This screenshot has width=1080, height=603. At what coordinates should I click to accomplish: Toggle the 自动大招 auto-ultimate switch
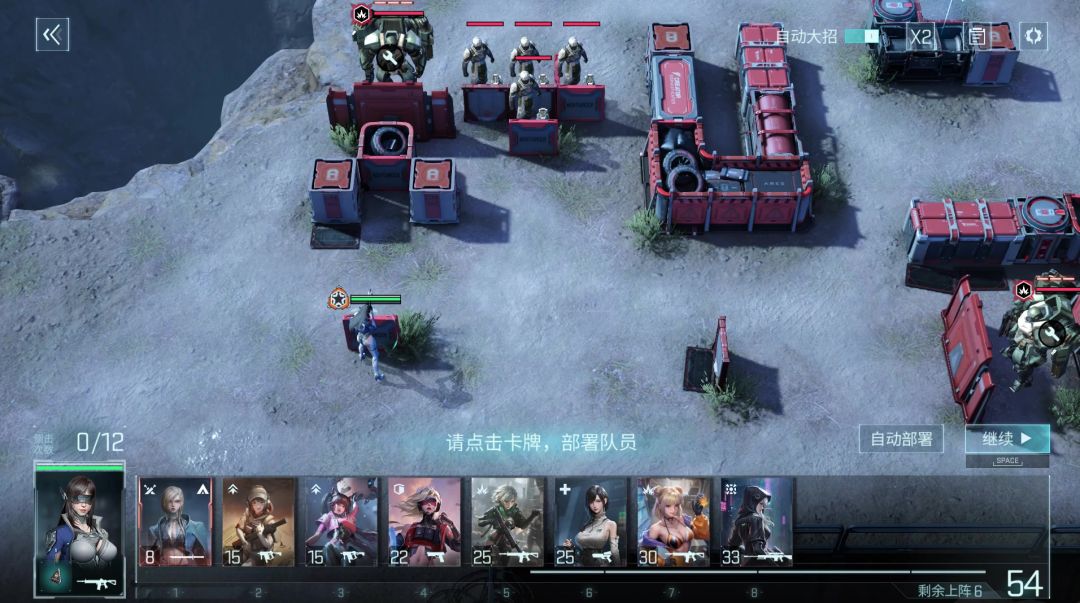point(862,36)
